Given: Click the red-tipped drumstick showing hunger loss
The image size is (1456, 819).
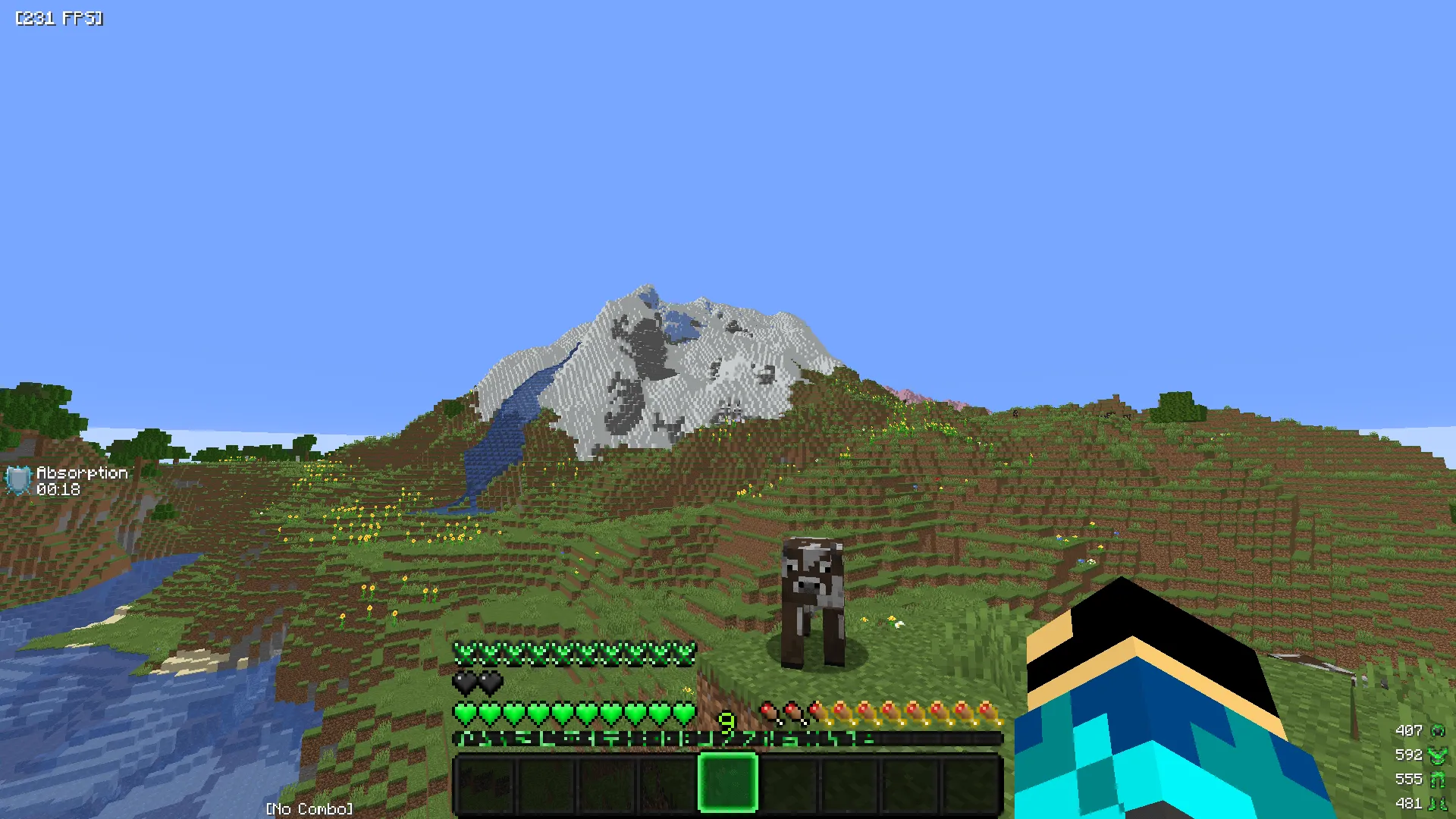Looking at the screenshot, I should (770, 715).
